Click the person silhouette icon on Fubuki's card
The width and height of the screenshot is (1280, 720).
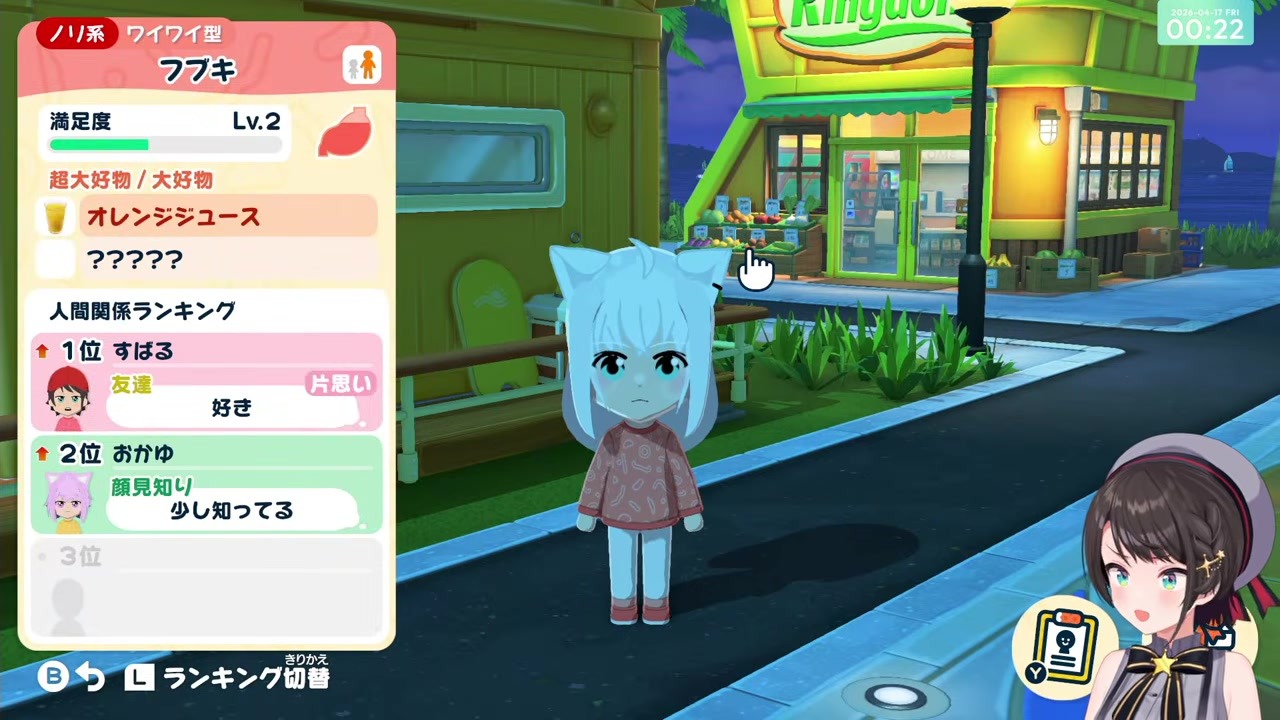[x=362, y=63]
